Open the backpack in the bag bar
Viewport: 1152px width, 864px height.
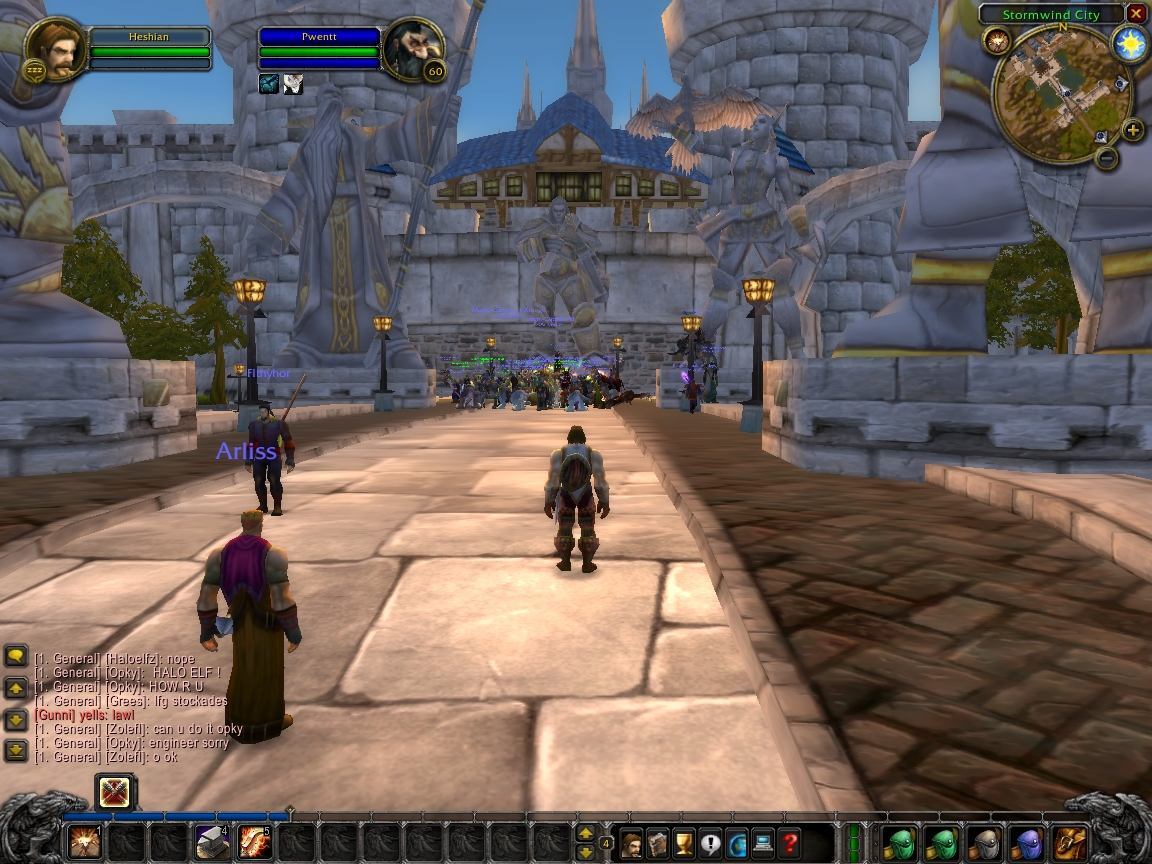coord(1070,842)
